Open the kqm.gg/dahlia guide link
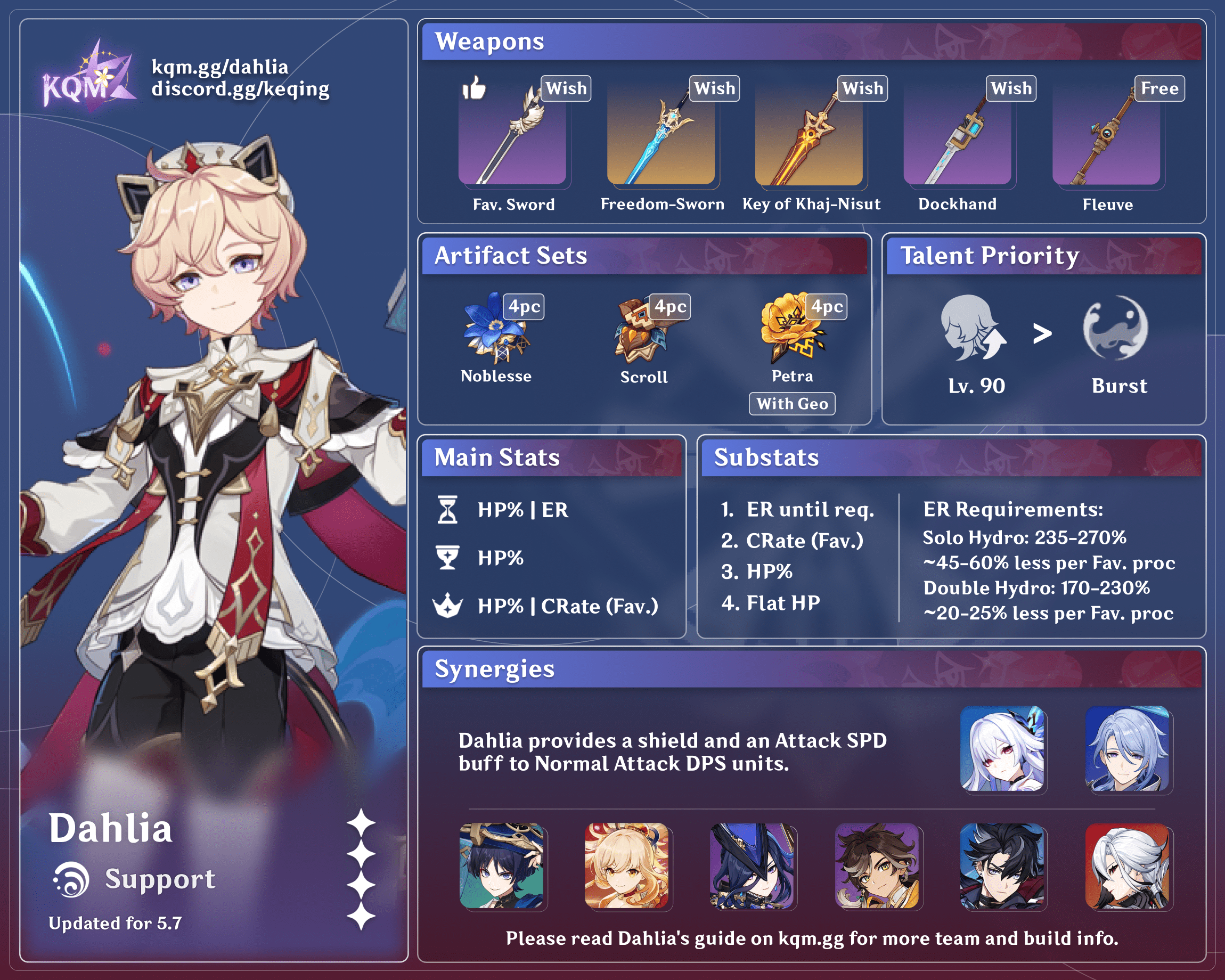The height and width of the screenshot is (980, 1225). [x=220, y=67]
